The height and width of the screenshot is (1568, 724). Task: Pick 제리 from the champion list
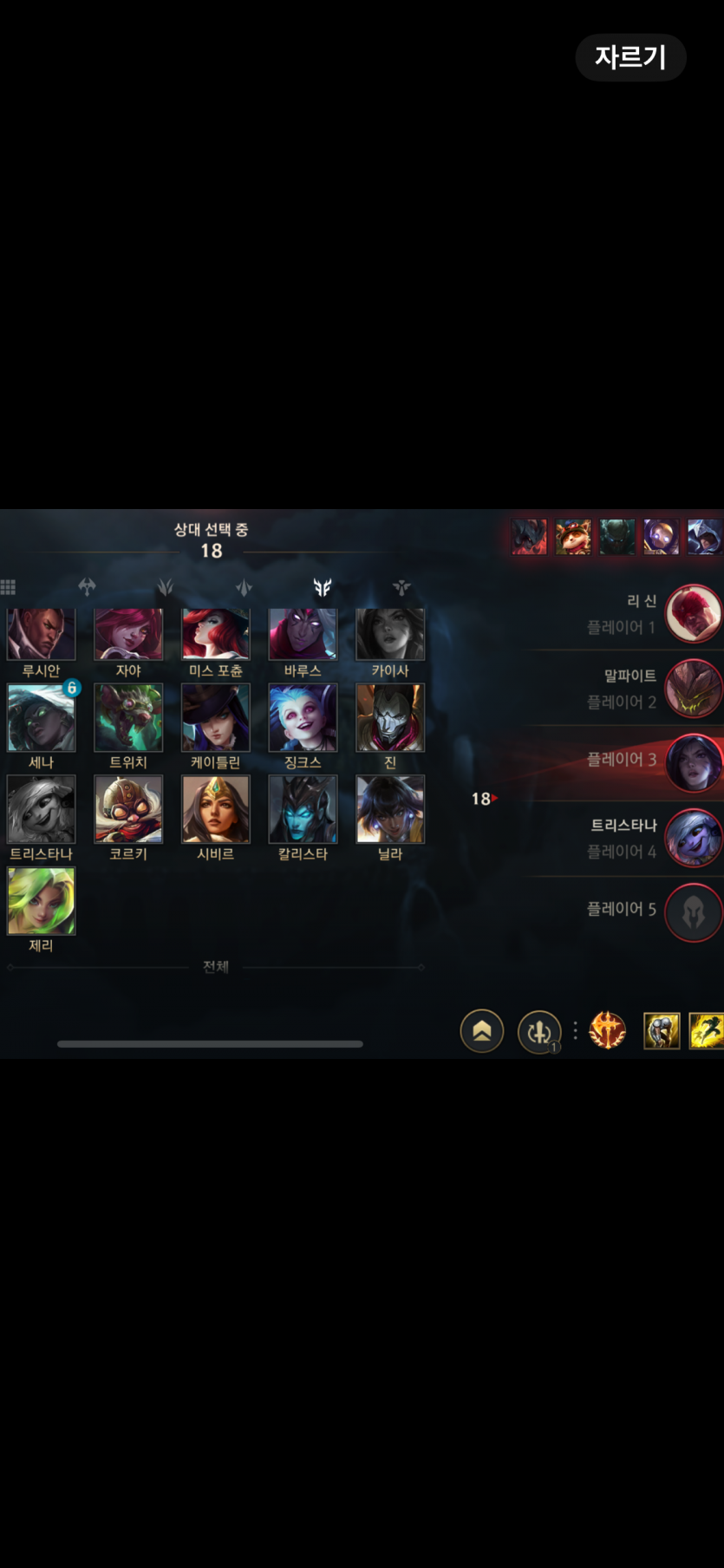[41, 901]
